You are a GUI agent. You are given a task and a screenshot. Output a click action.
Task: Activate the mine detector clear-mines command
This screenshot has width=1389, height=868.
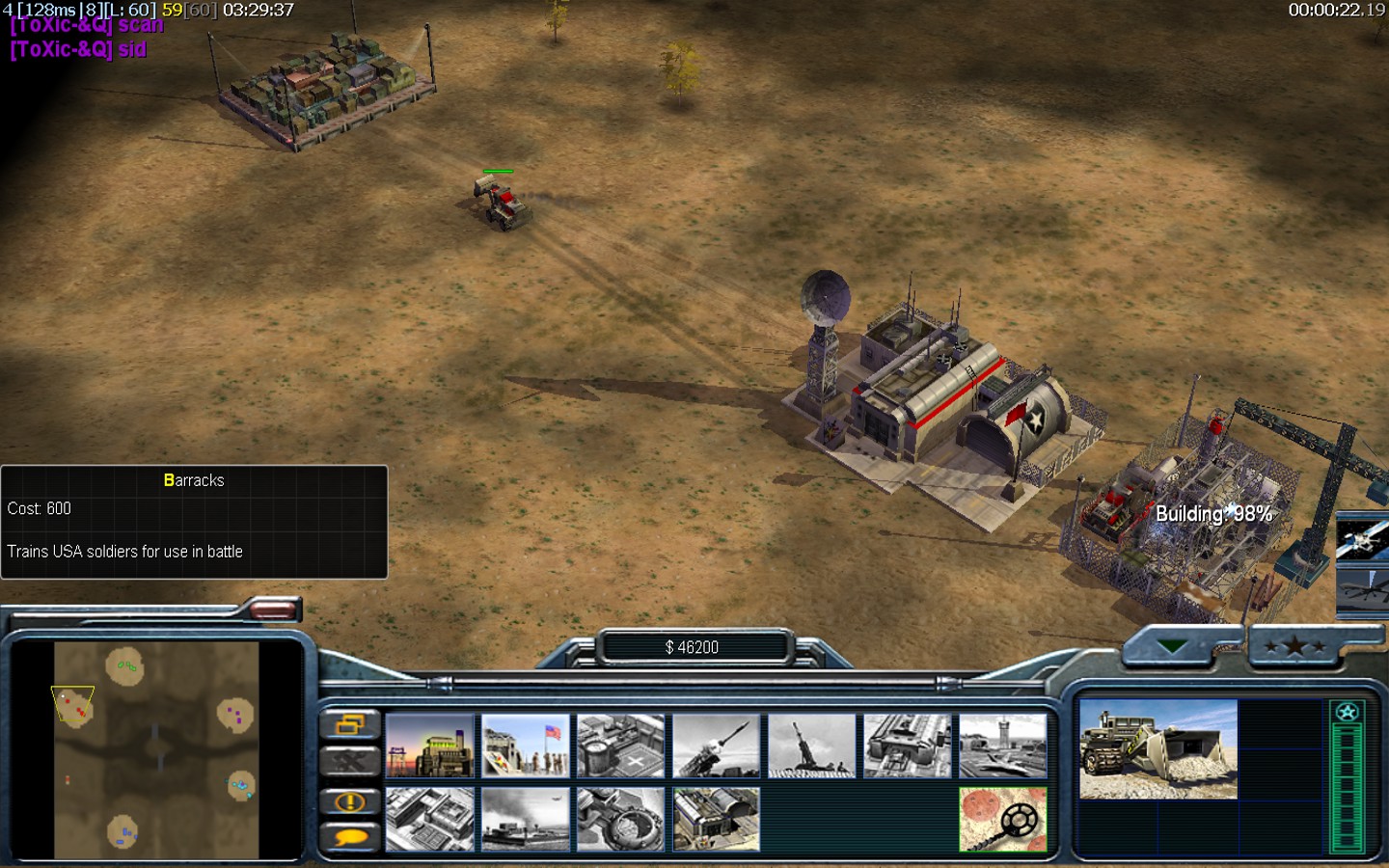tap(1003, 820)
